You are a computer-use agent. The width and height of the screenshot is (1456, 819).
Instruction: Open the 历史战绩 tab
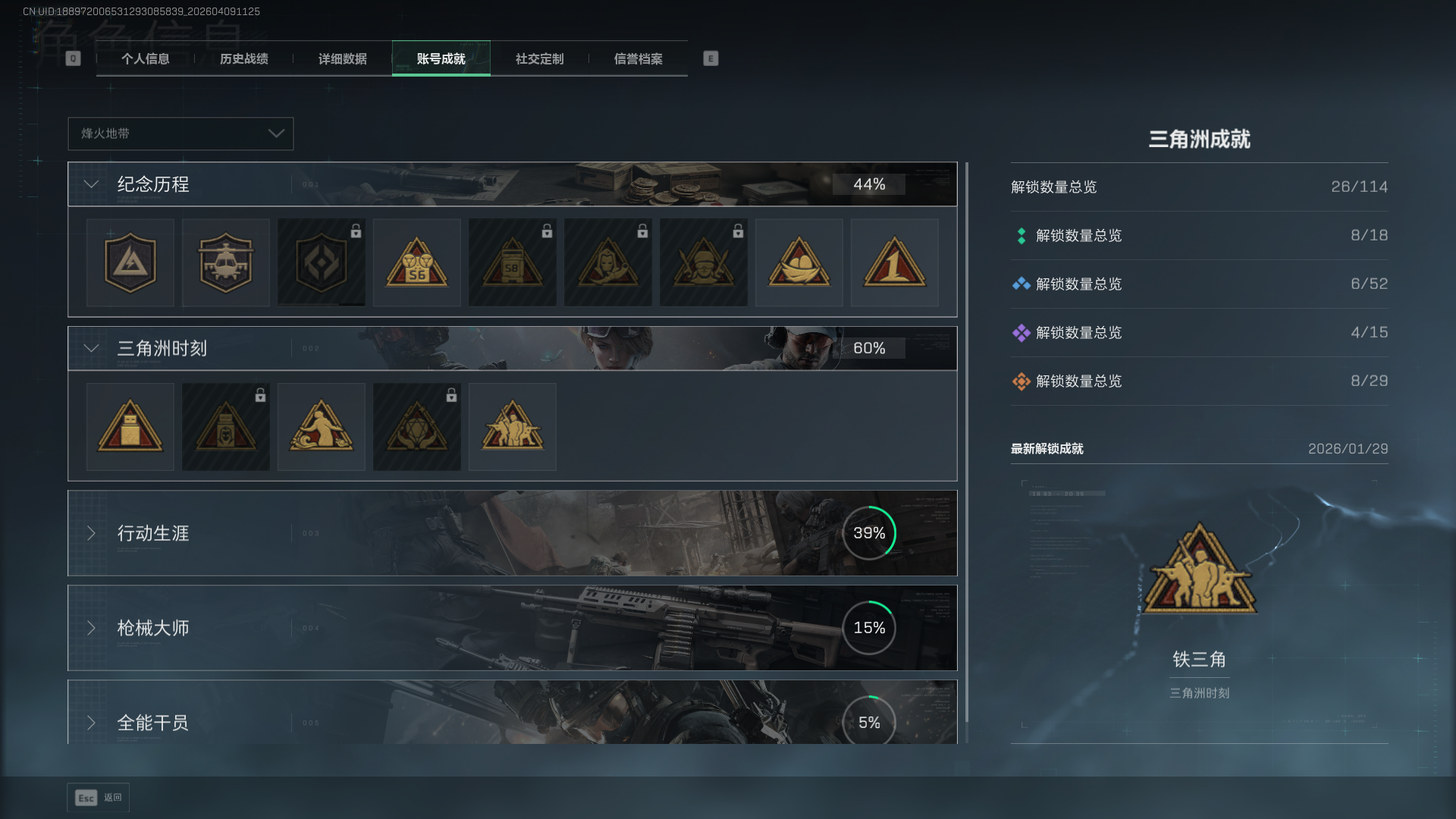[x=243, y=58]
